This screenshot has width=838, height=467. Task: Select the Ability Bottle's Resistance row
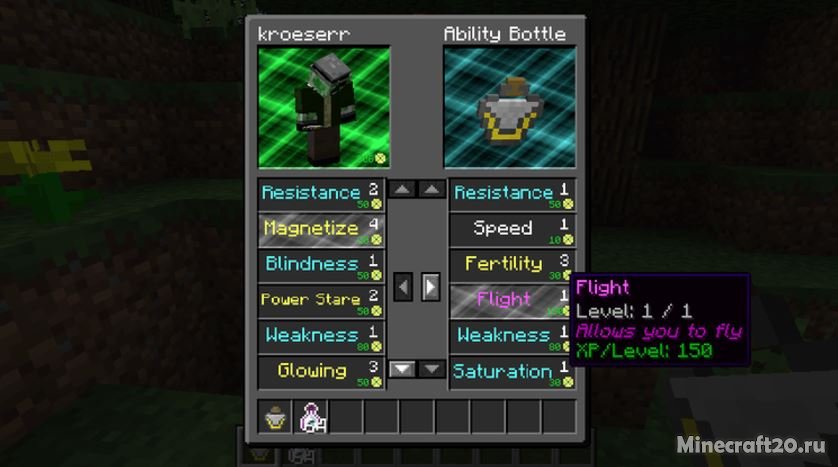(512, 193)
